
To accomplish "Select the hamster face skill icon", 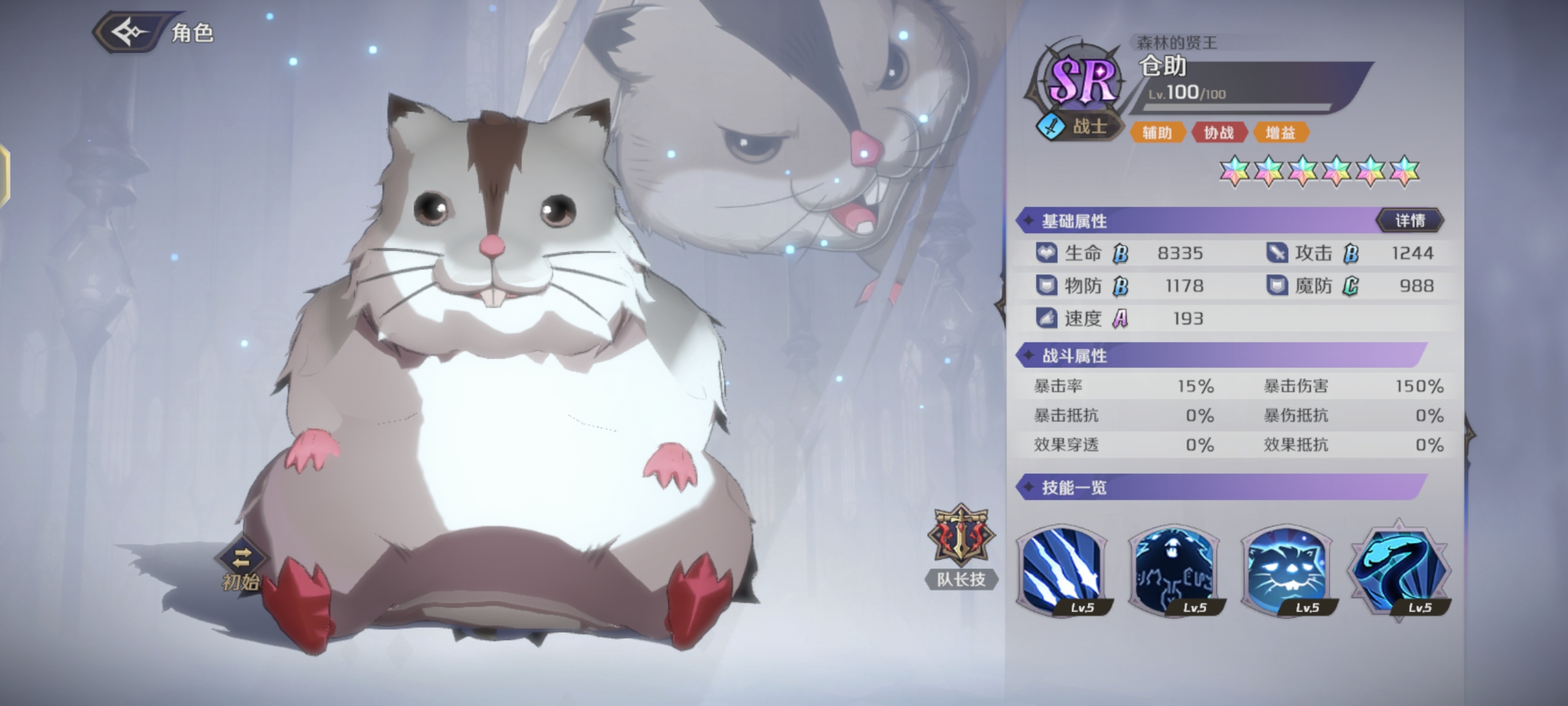I will 1286,571.
